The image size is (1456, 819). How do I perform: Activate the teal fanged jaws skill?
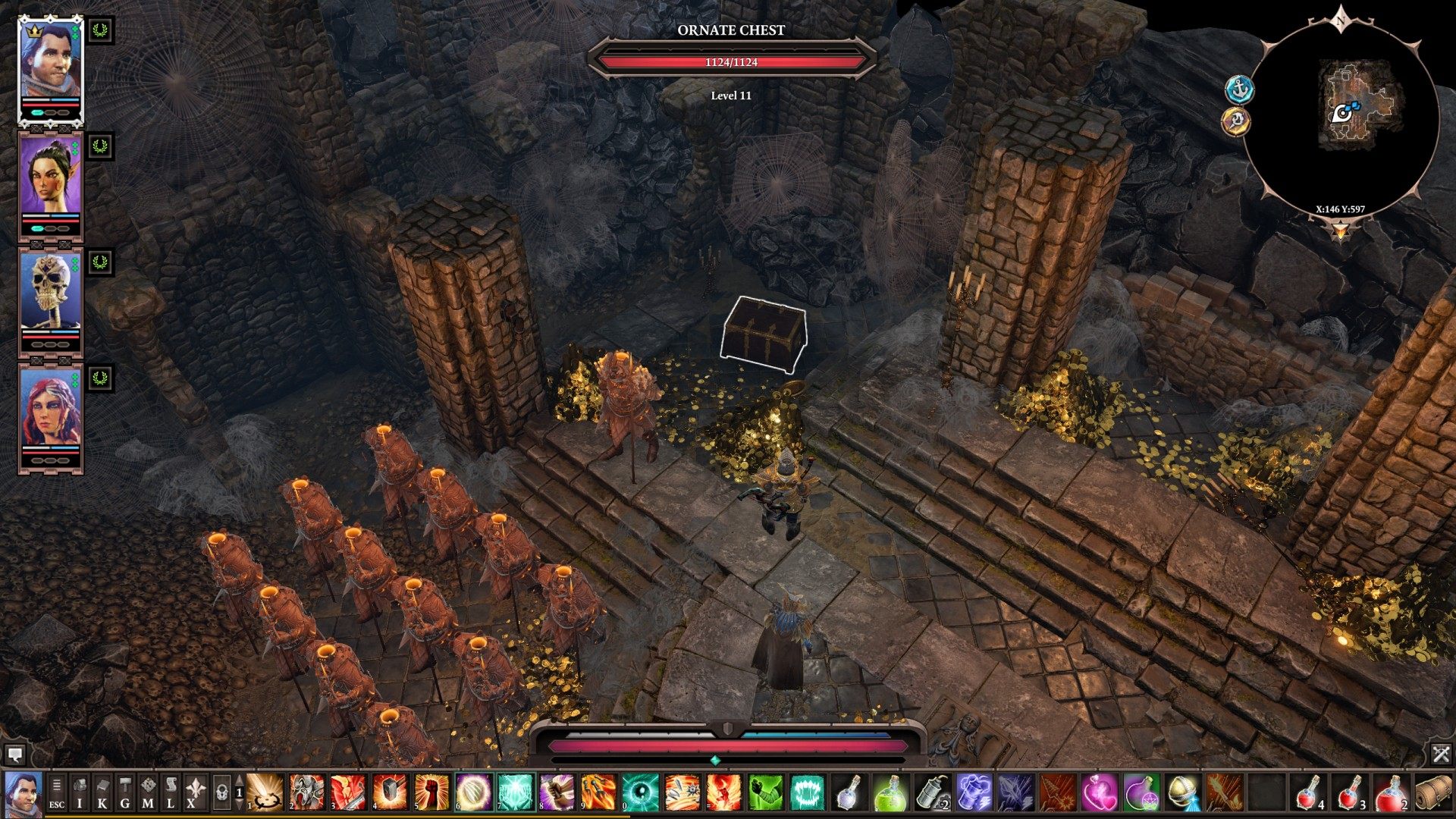(x=806, y=792)
